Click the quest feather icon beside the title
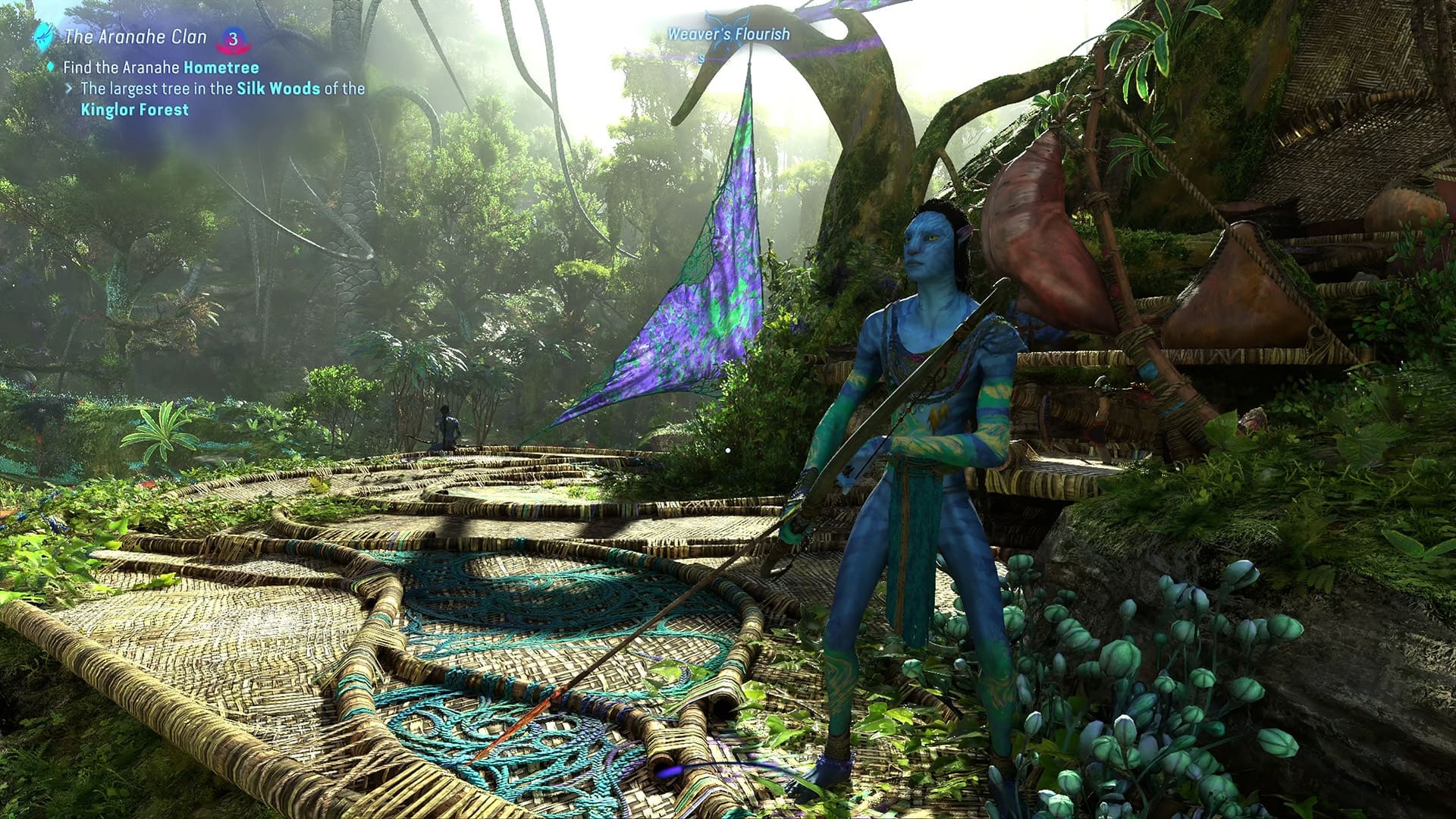This screenshot has width=1456, height=819. pos(44,35)
